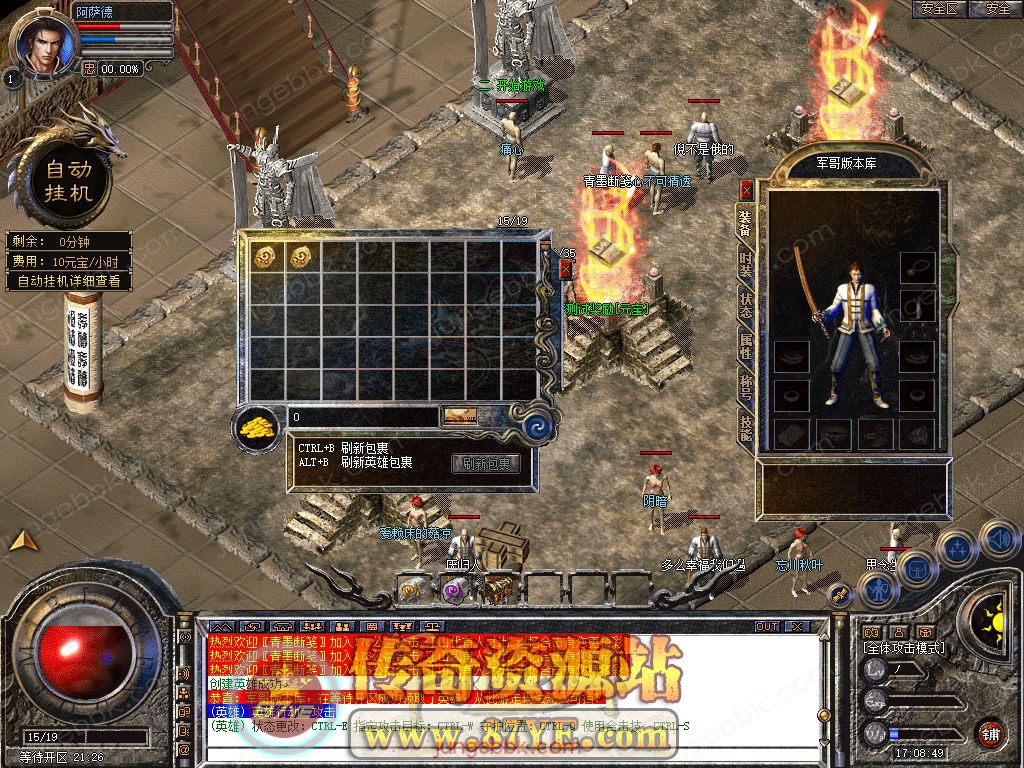The height and width of the screenshot is (768, 1024).
Task: Switch to the 时装 fashion tab
Action: coord(746,264)
